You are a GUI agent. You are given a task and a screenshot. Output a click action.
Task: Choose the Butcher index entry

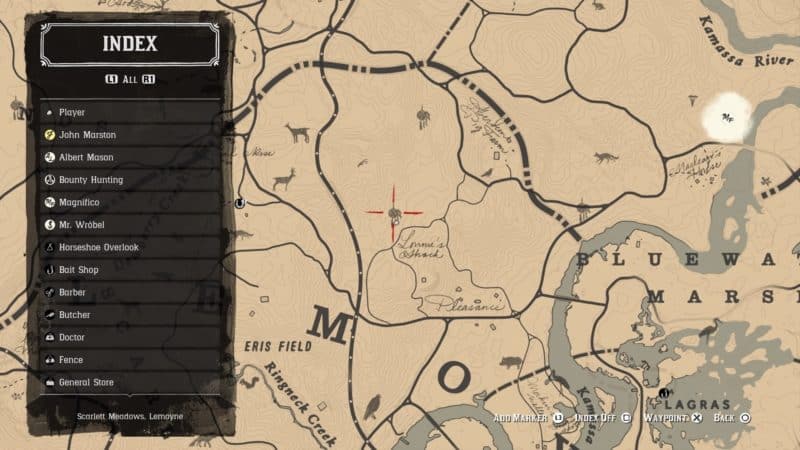(x=130, y=315)
